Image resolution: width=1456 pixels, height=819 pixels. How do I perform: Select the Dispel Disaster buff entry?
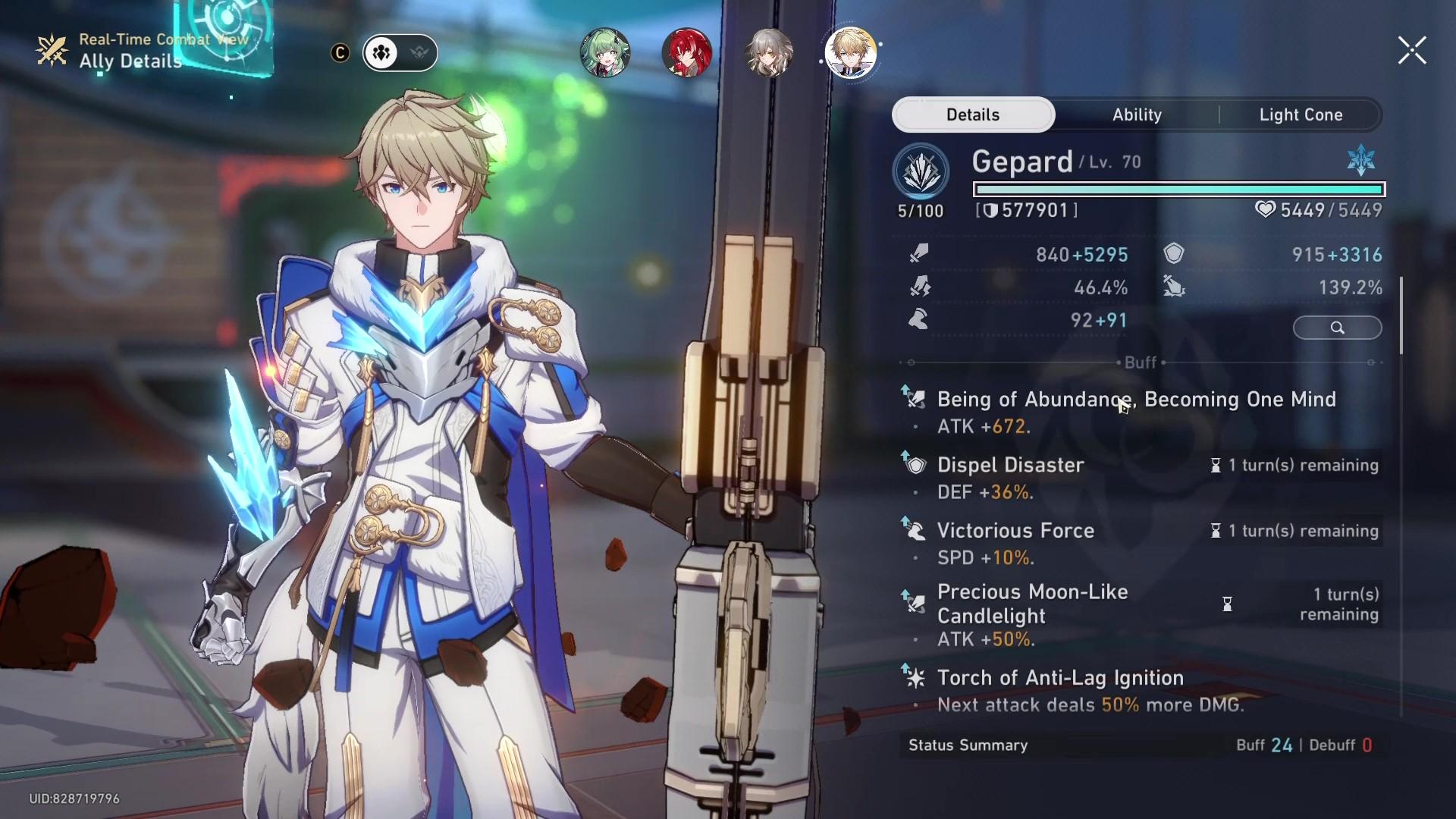click(1010, 465)
